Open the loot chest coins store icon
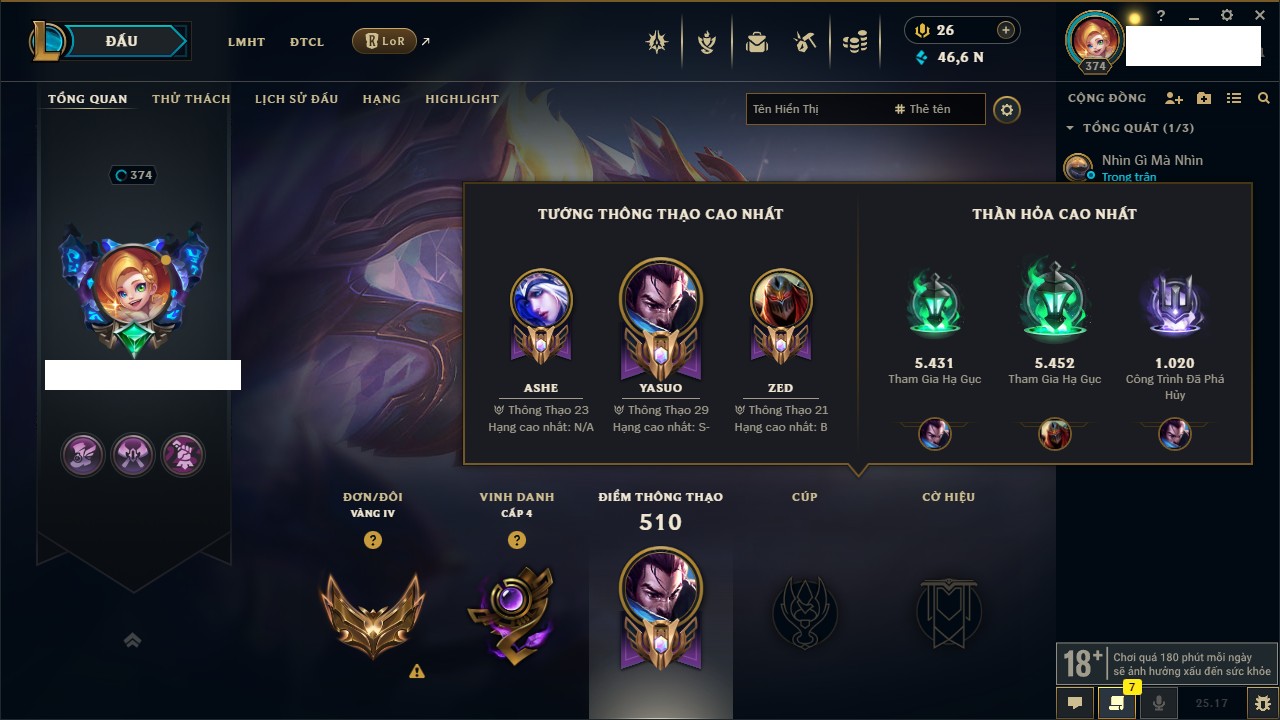This screenshot has width=1280, height=720. 854,42
